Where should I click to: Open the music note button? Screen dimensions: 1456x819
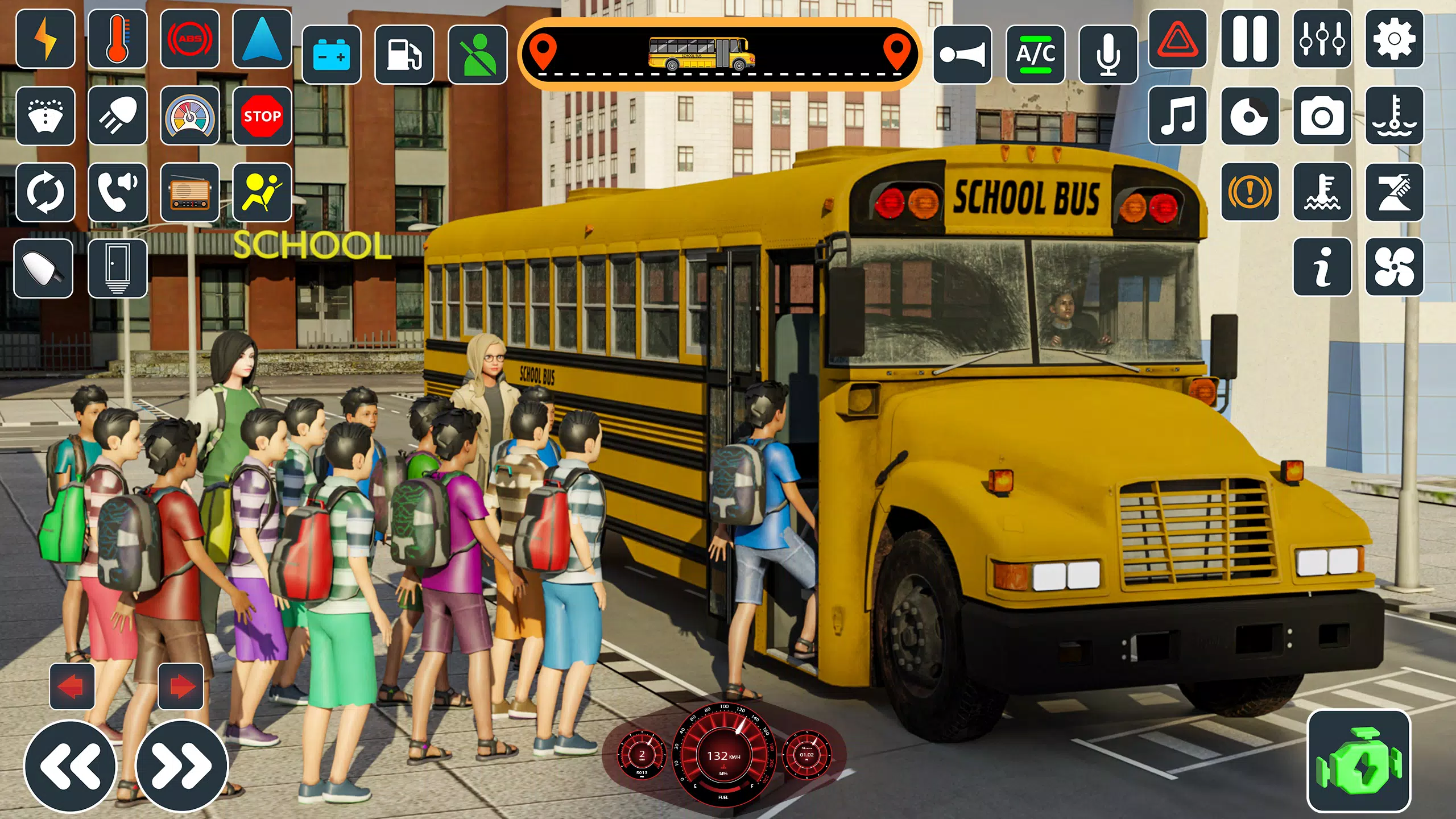tap(1177, 116)
